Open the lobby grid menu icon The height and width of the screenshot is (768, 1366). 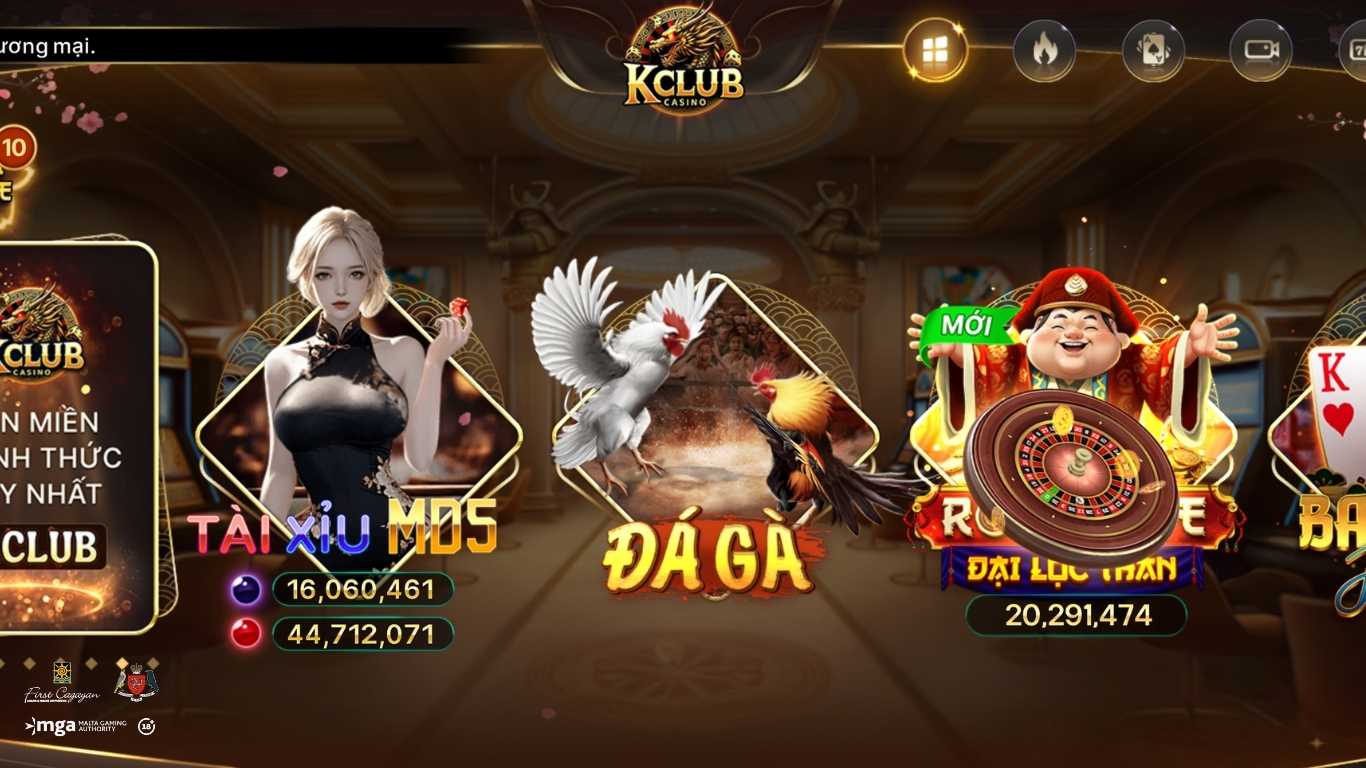(936, 48)
